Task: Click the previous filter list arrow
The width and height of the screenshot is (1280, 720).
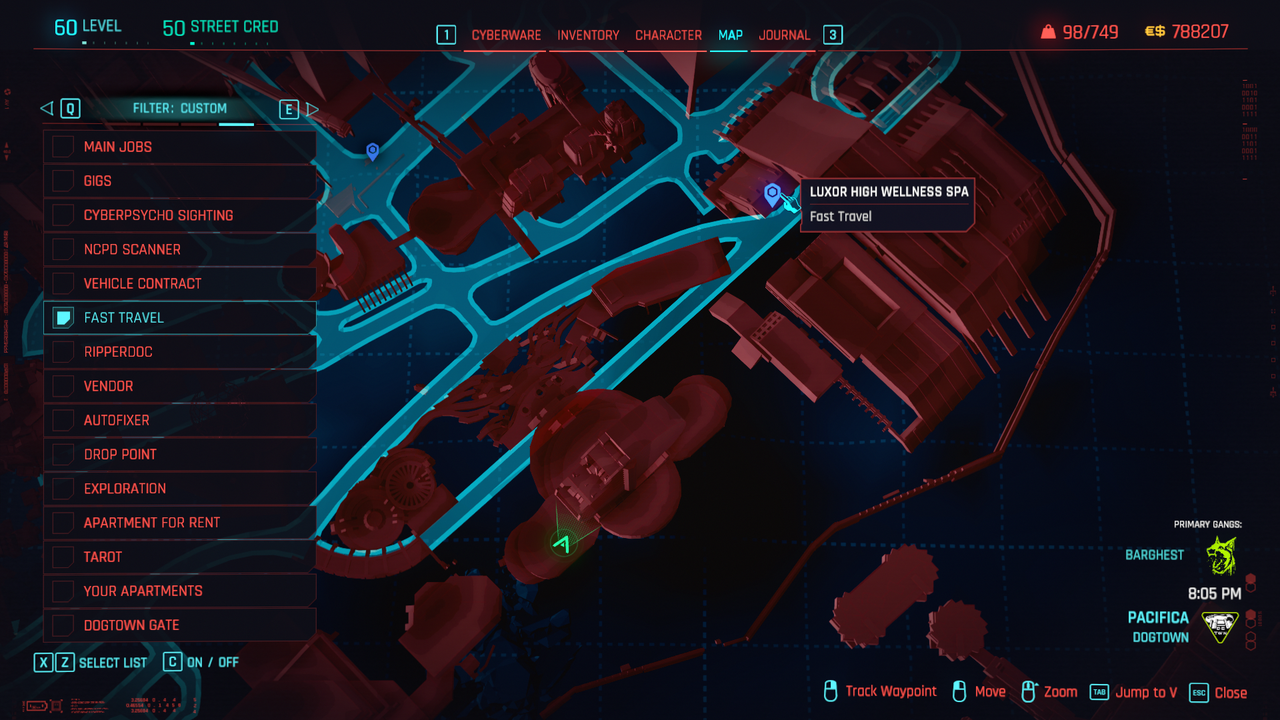Action: tap(46, 108)
